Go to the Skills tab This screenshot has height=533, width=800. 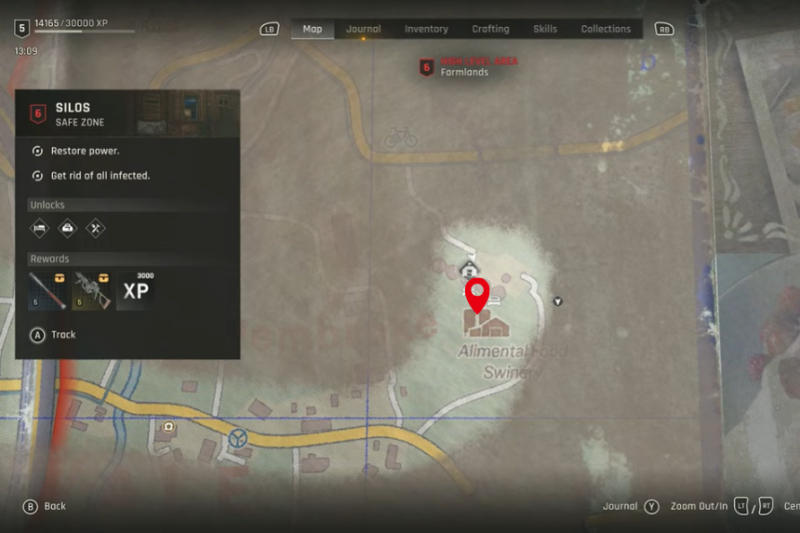(x=545, y=29)
